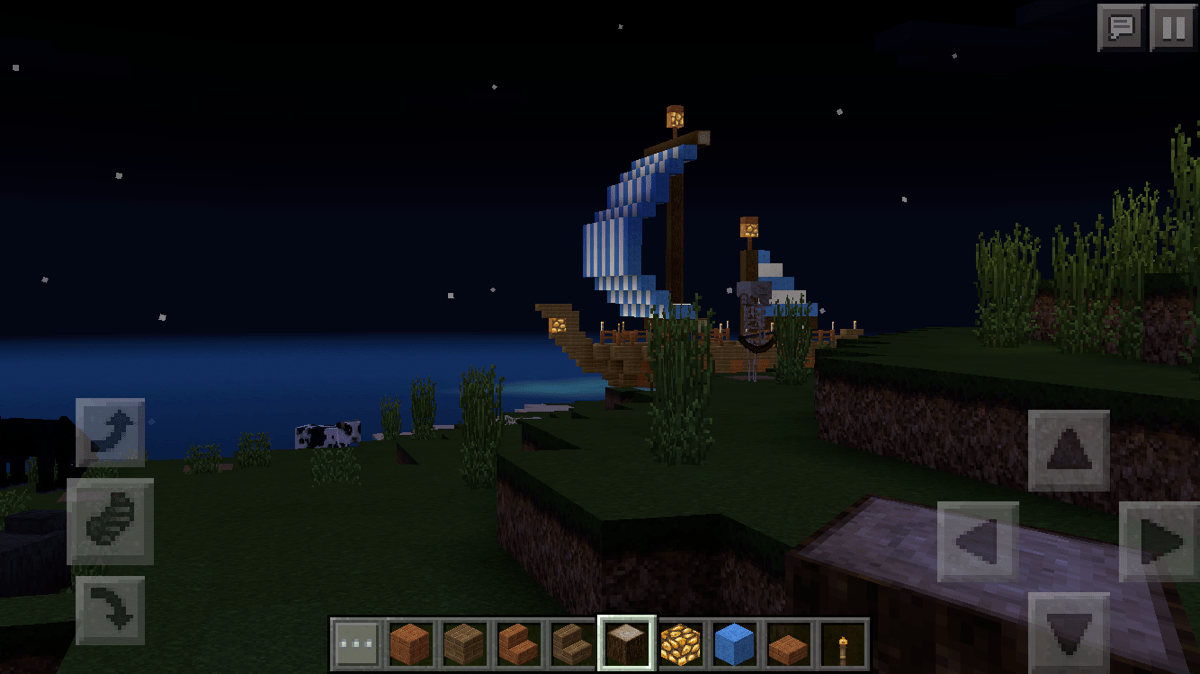The width and height of the screenshot is (1200, 674).
Task: Choose the reddish wood stairs slot
Action: click(x=518, y=643)
